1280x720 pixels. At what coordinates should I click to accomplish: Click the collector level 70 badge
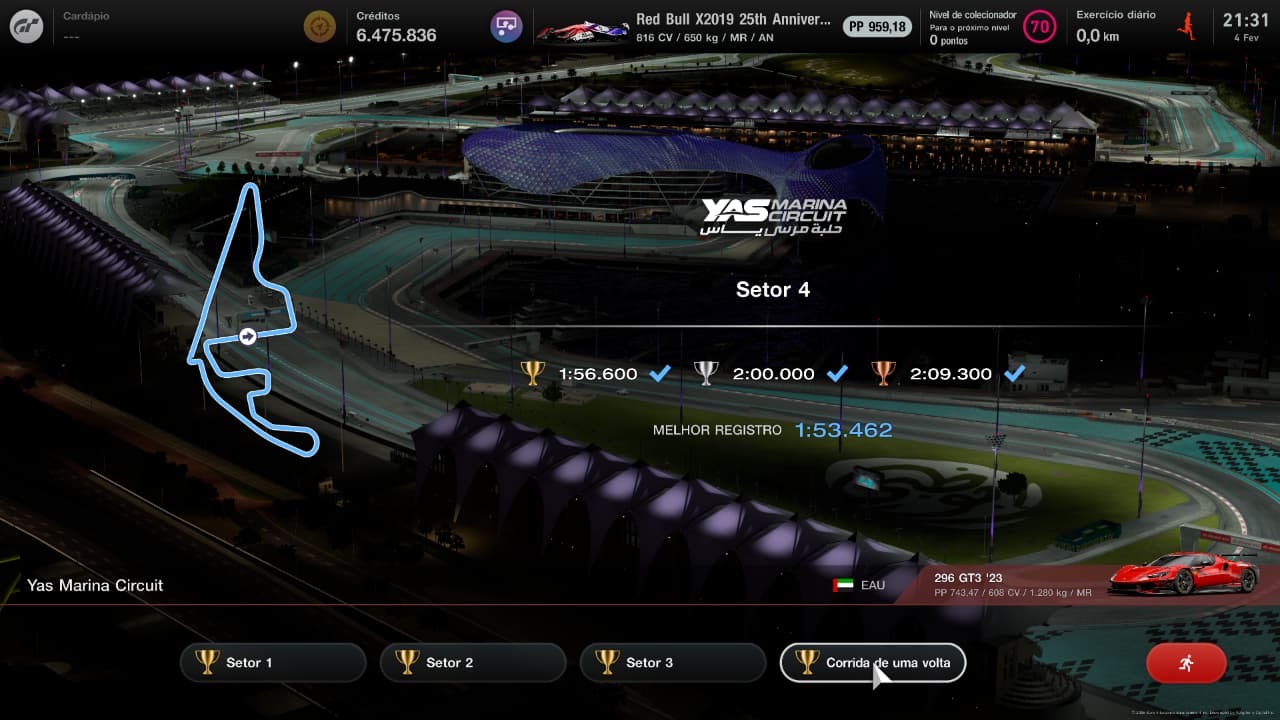pos(1038,27)
